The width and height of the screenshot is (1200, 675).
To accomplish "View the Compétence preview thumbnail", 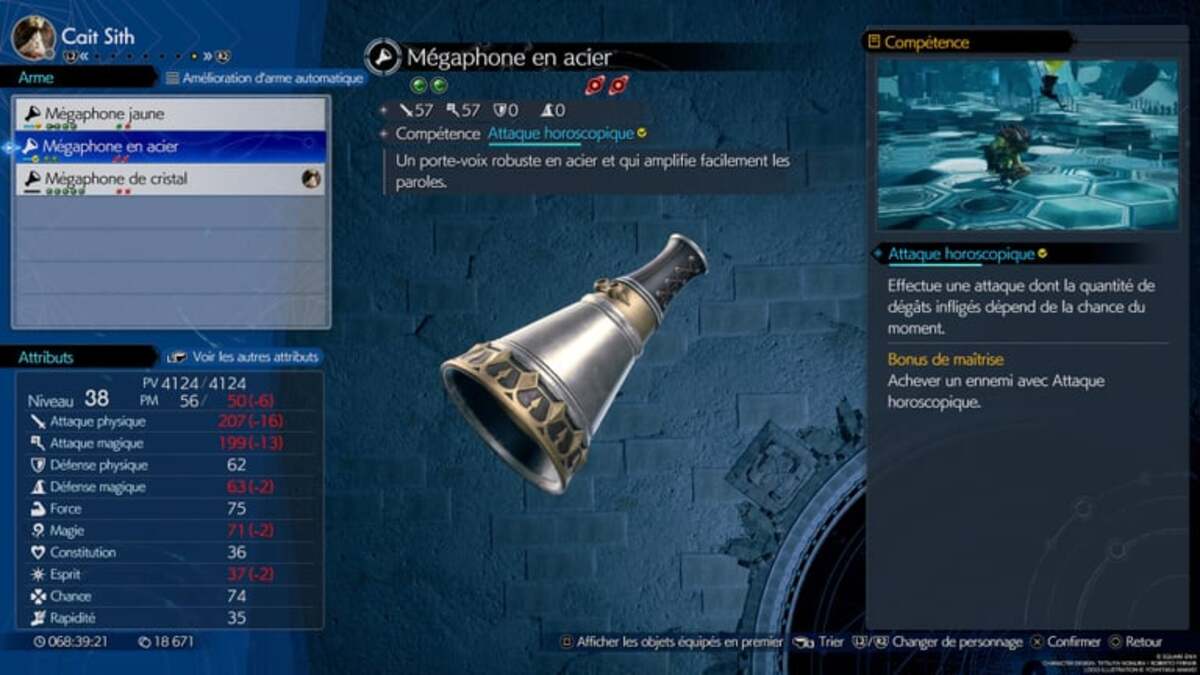I will 1027,144.
